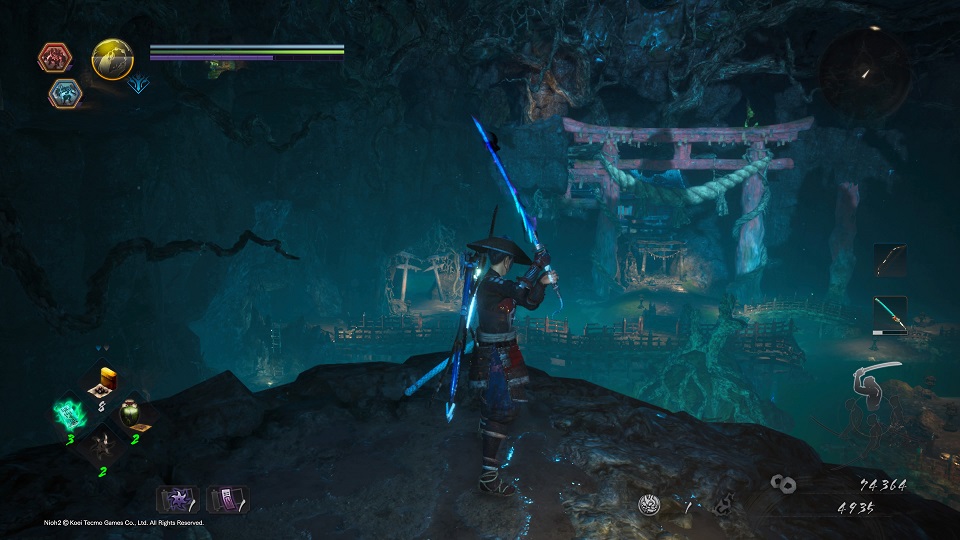Screen dimensions: 960x540
Task: Click the golden guardian spirit emblem
Action: [x=112, y=60]
